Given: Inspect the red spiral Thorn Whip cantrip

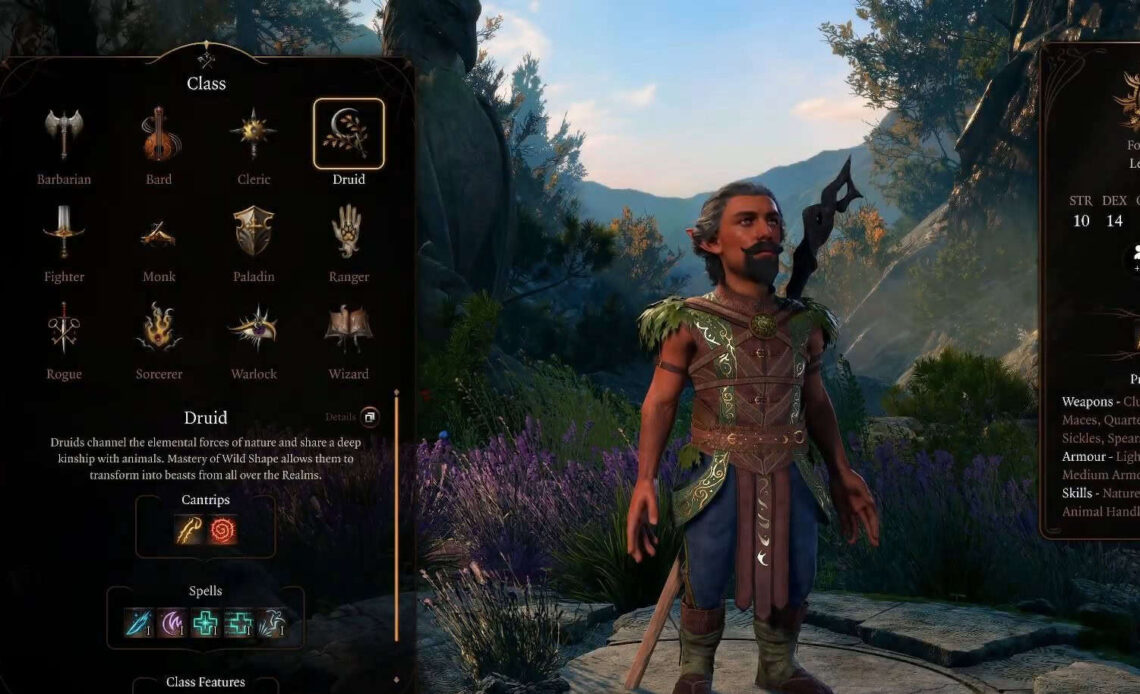Looking at the screenshot, I should pyautogui.click(x=223, y=530).
